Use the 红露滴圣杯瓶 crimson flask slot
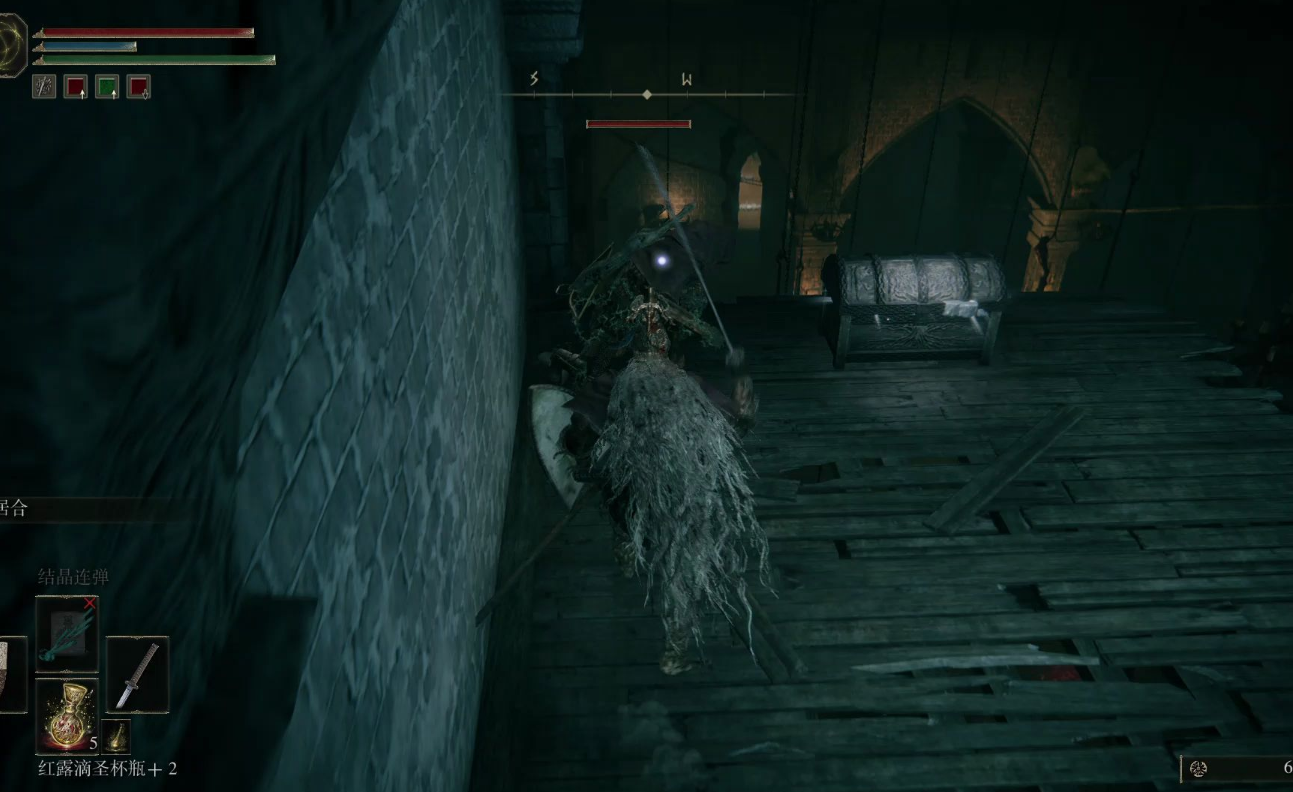 point(67,716)
